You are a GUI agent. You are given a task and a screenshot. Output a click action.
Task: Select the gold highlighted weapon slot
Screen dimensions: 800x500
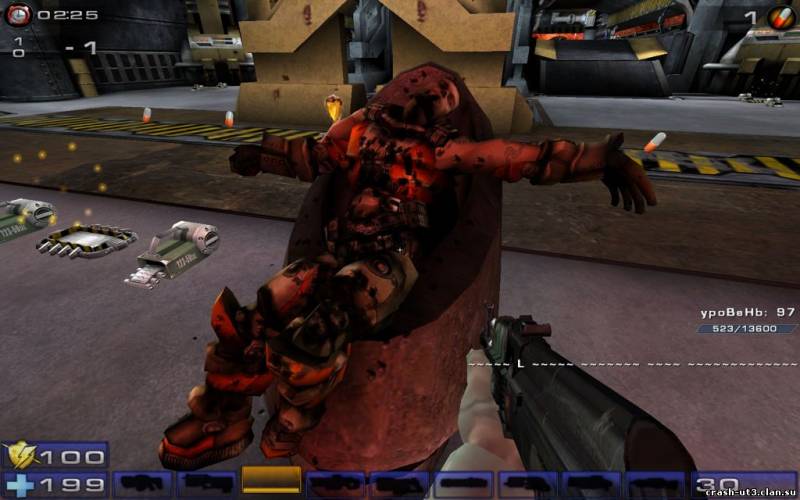point(271,479)
